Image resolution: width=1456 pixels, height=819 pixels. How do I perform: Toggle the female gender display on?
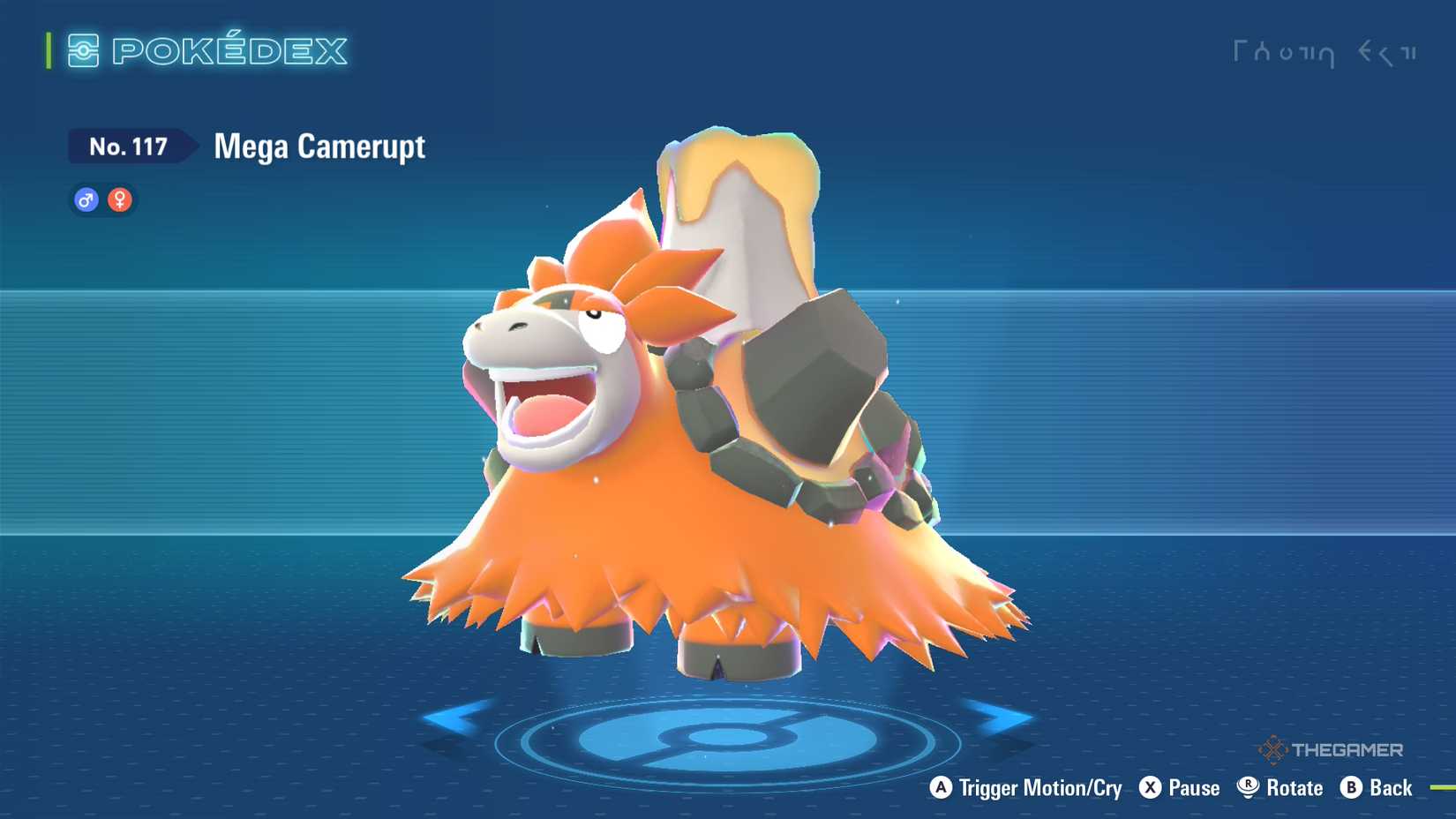tap(119, 199)
